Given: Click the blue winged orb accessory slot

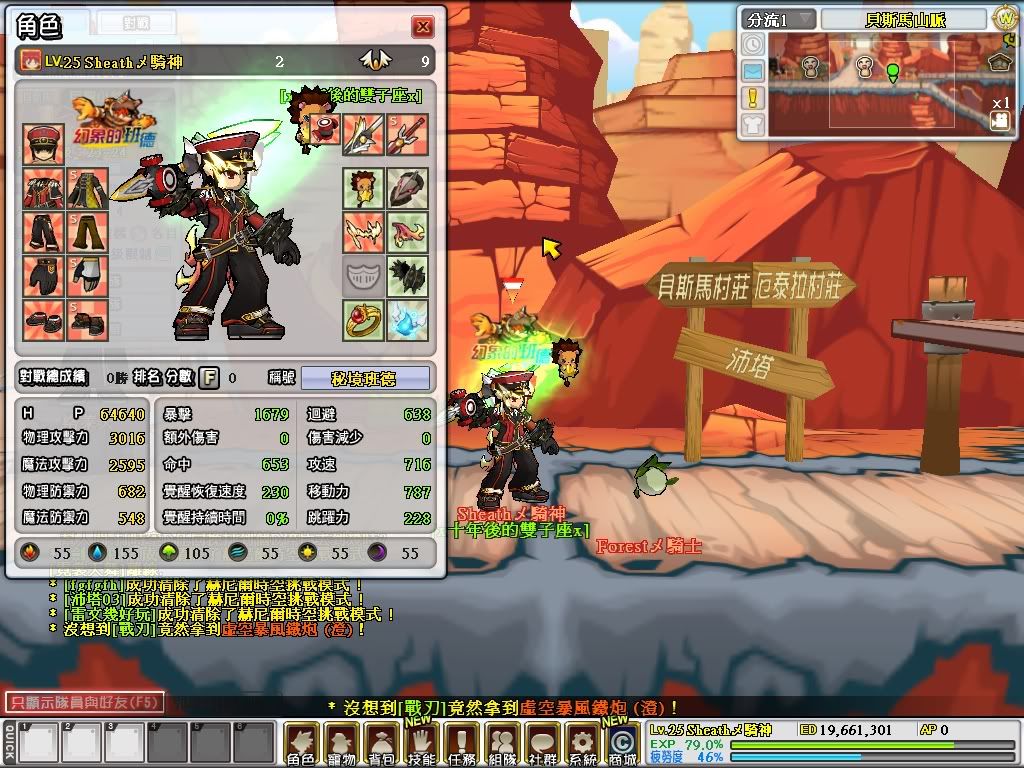Looking at the screenshot, I should tap(408, 320).
